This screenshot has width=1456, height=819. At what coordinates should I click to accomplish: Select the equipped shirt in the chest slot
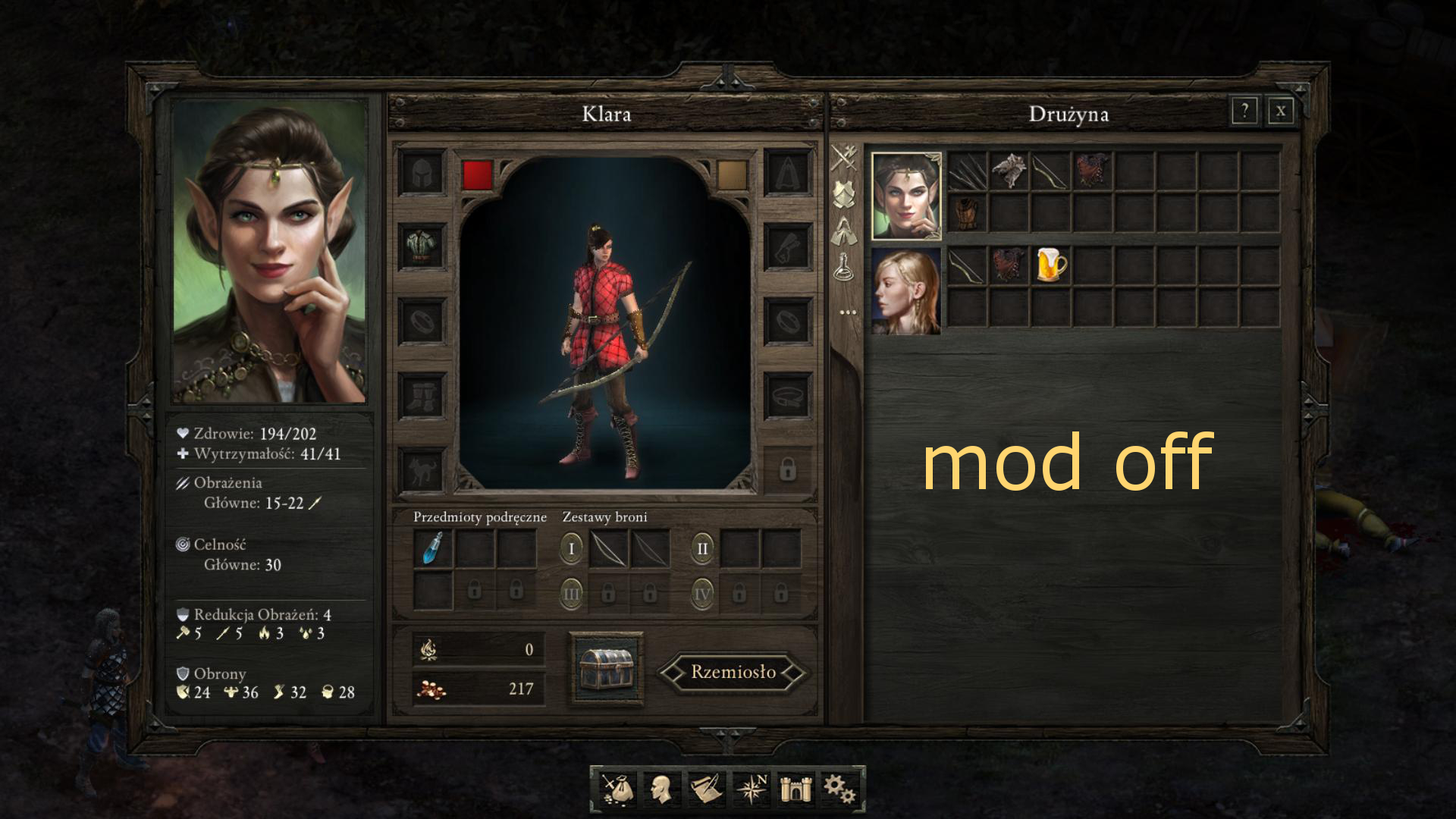[422, 246]
